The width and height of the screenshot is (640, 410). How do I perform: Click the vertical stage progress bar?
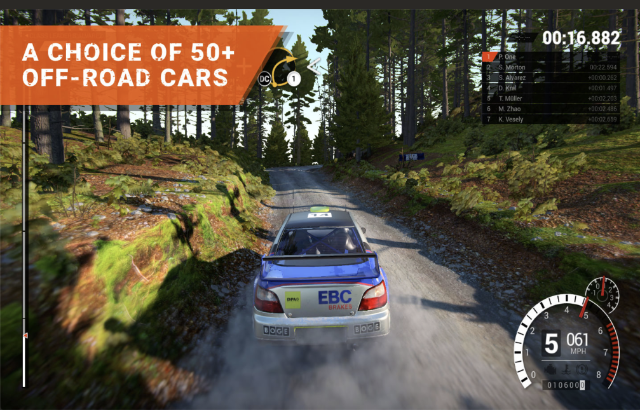coord(24,250)
